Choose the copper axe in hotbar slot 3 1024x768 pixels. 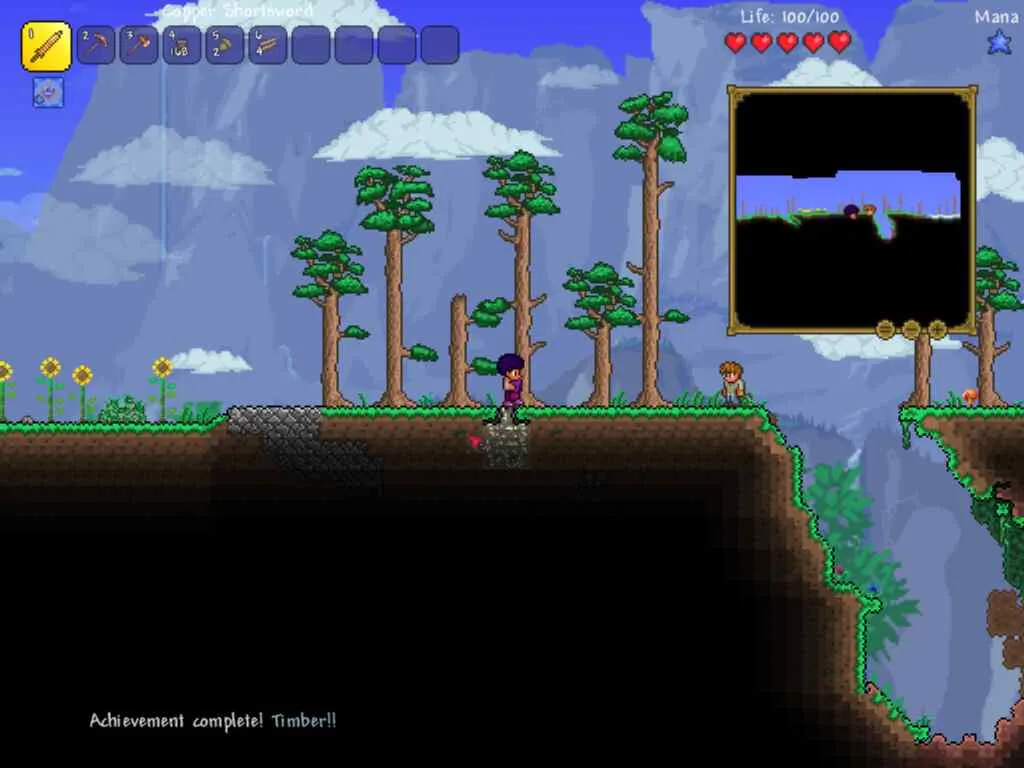pos(139,46)
